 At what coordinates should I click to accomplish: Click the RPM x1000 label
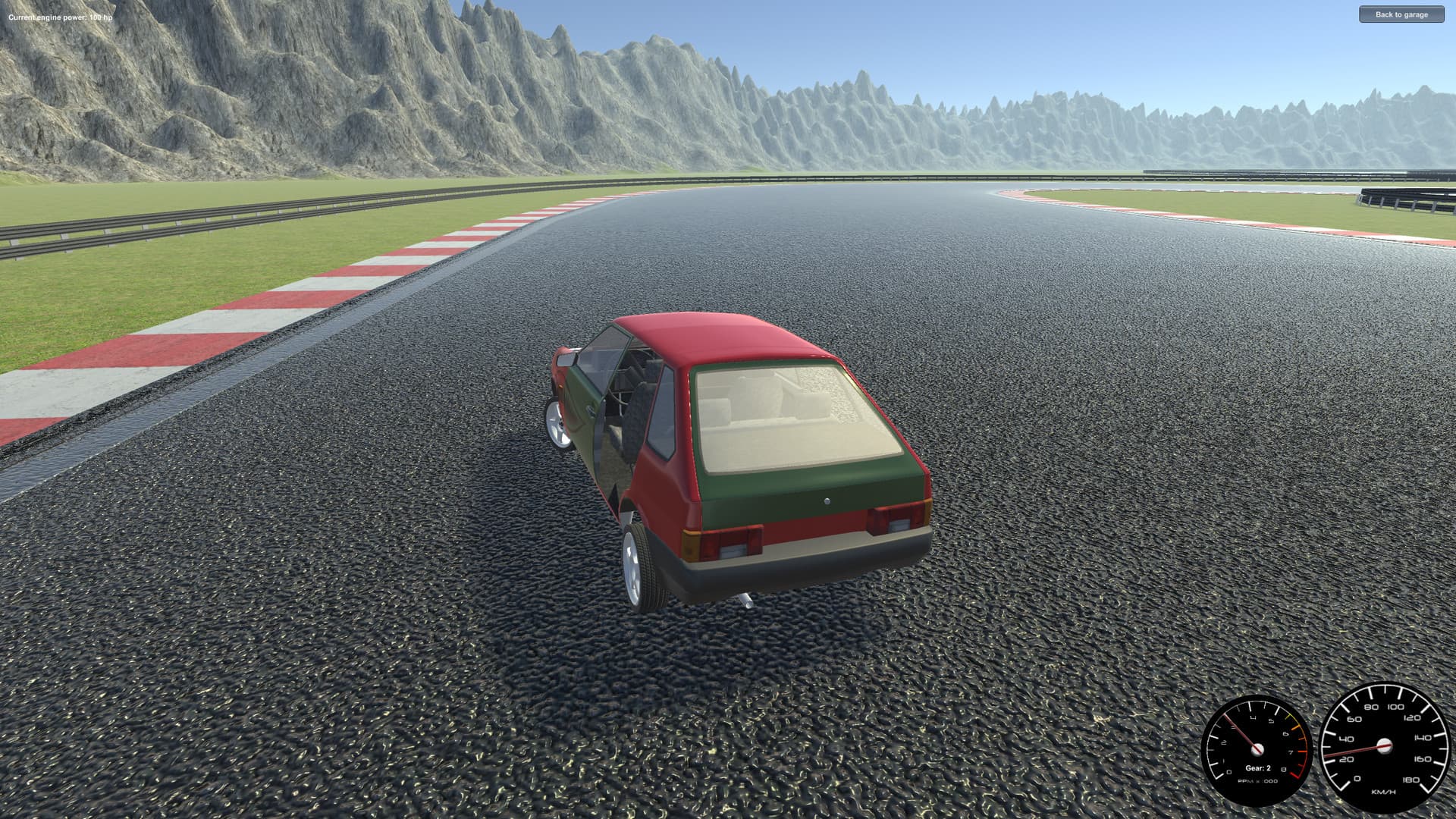(x=1258, y=781)
